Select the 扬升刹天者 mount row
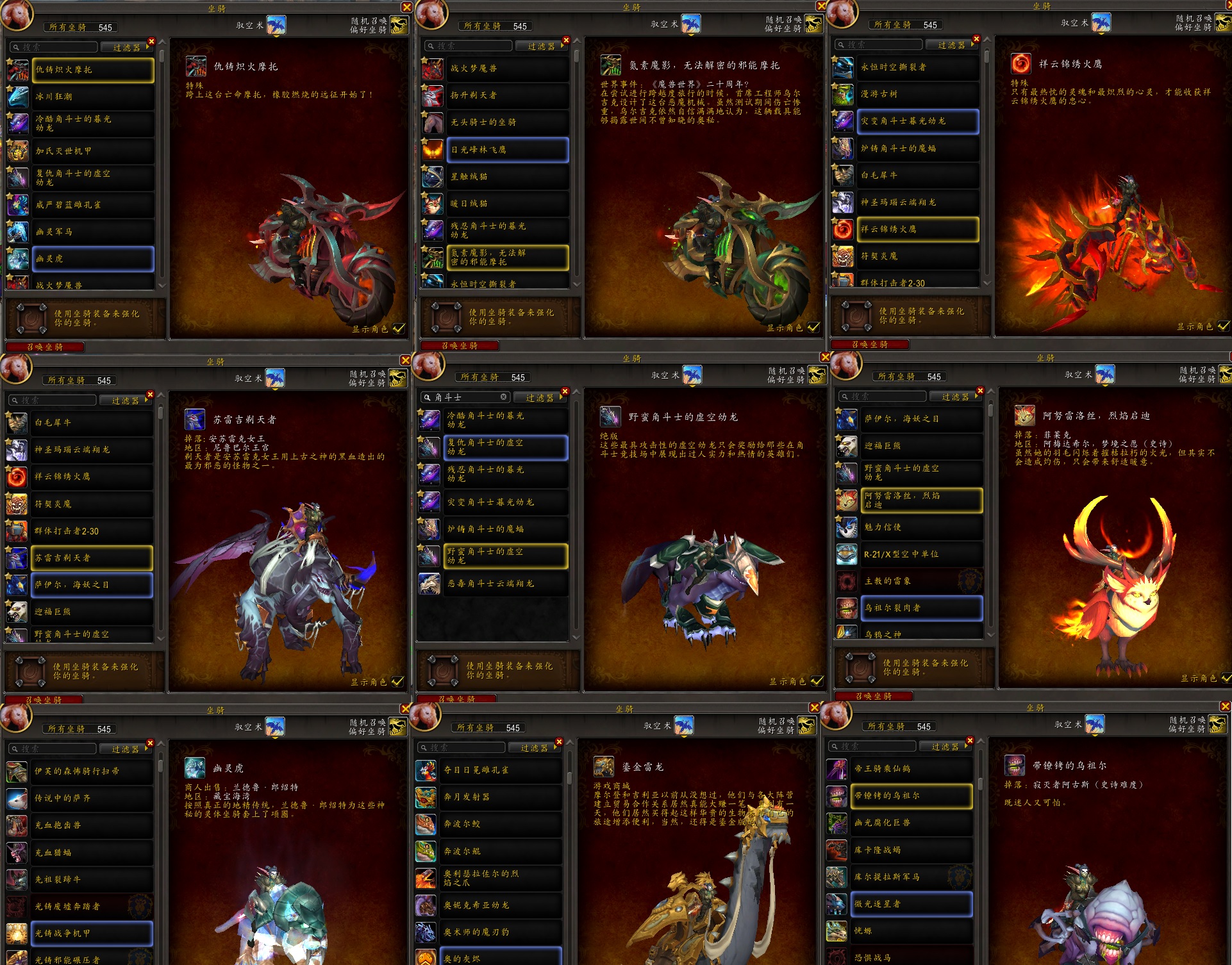This screenshot has width=1232, height=965. click(507, 95)
